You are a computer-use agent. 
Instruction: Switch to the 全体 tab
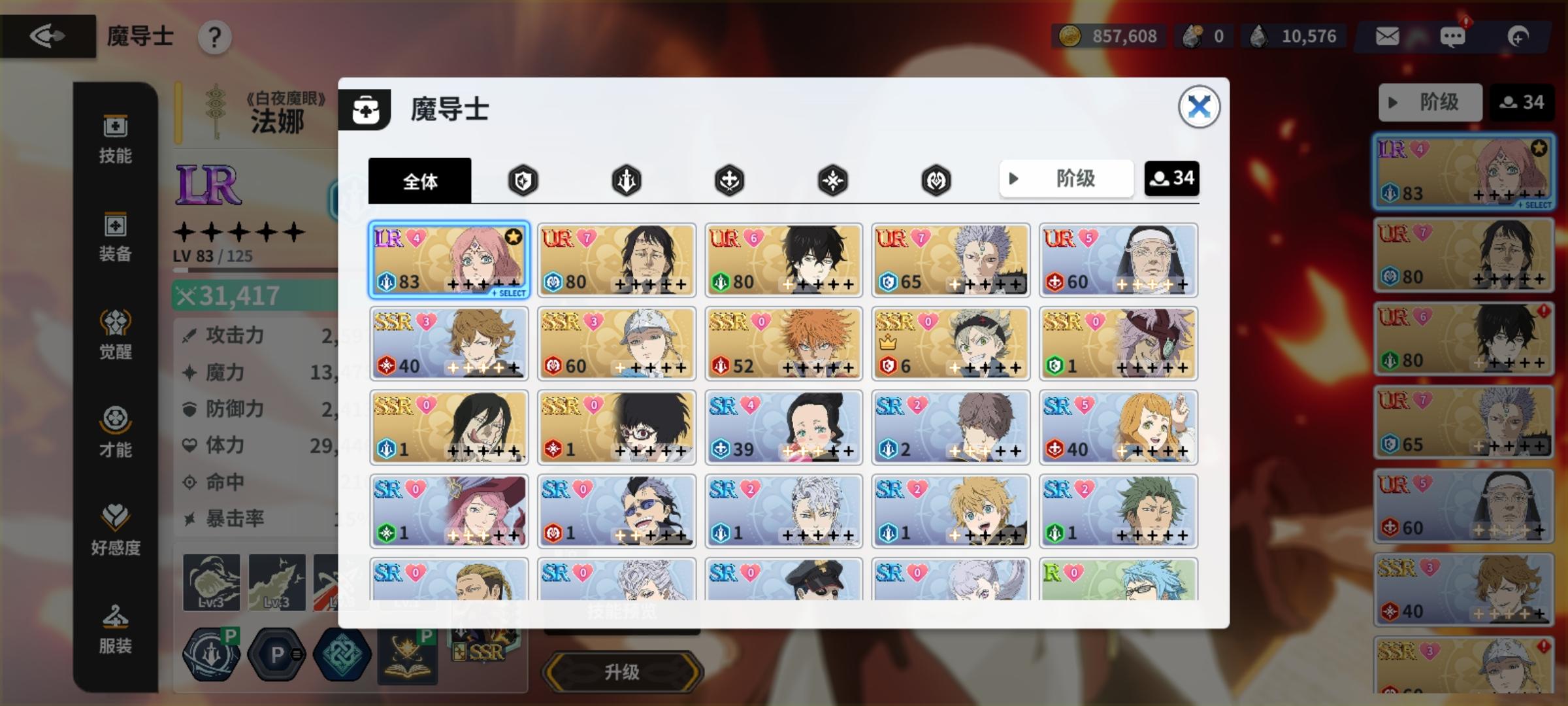(x=420, y=182)
